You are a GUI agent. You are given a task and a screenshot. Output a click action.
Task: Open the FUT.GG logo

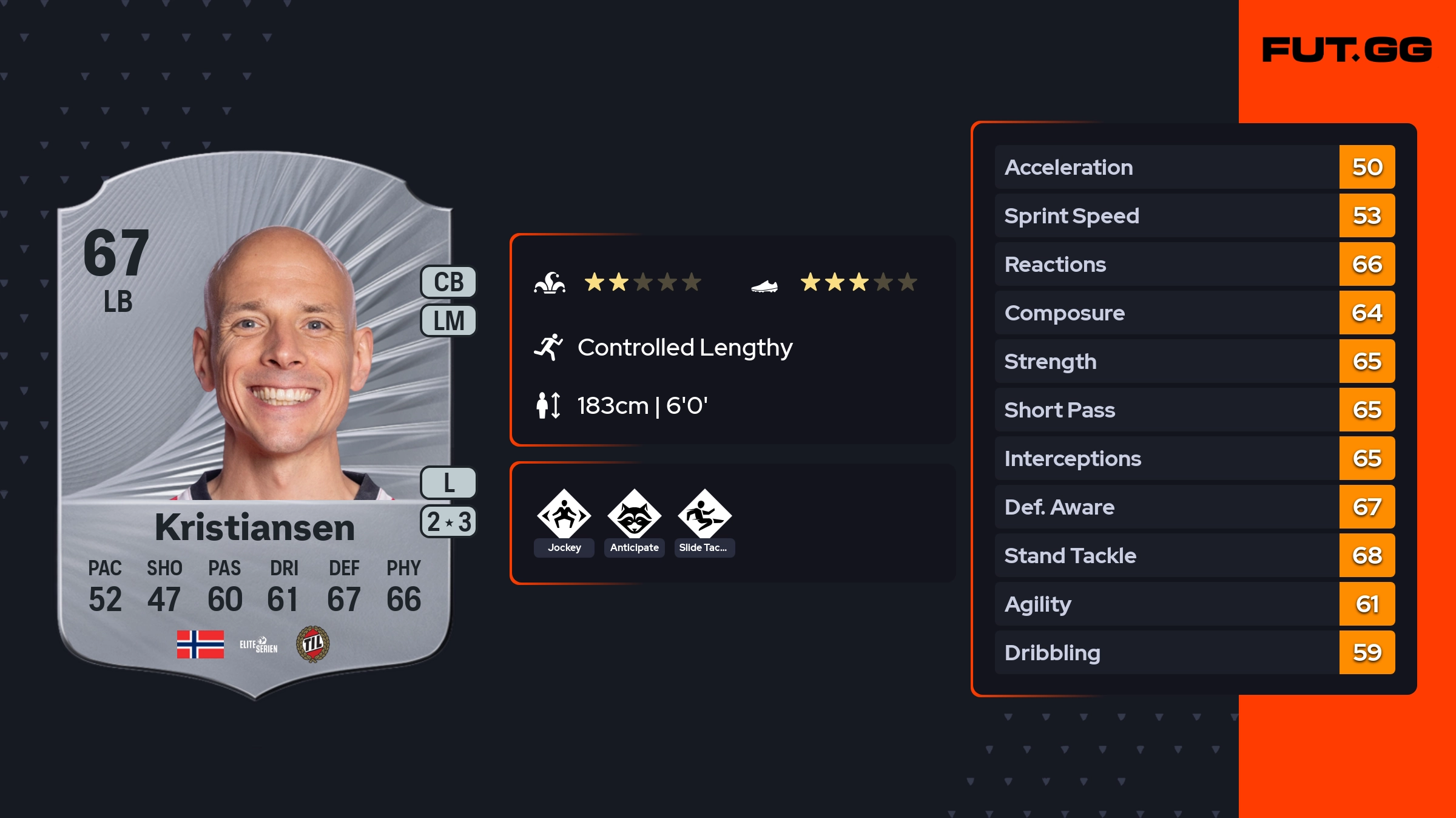1347,50
